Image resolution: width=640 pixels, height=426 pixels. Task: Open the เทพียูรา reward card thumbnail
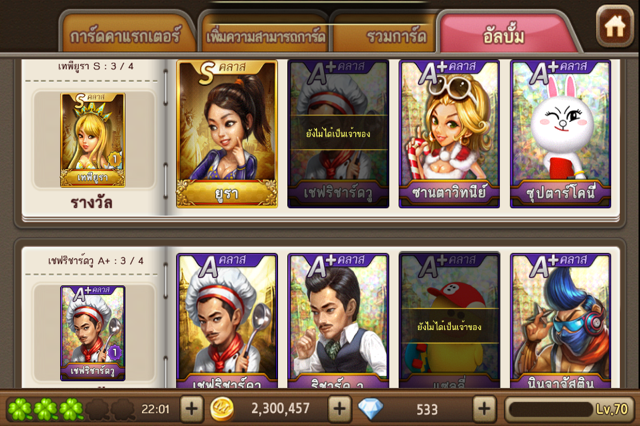93,140
